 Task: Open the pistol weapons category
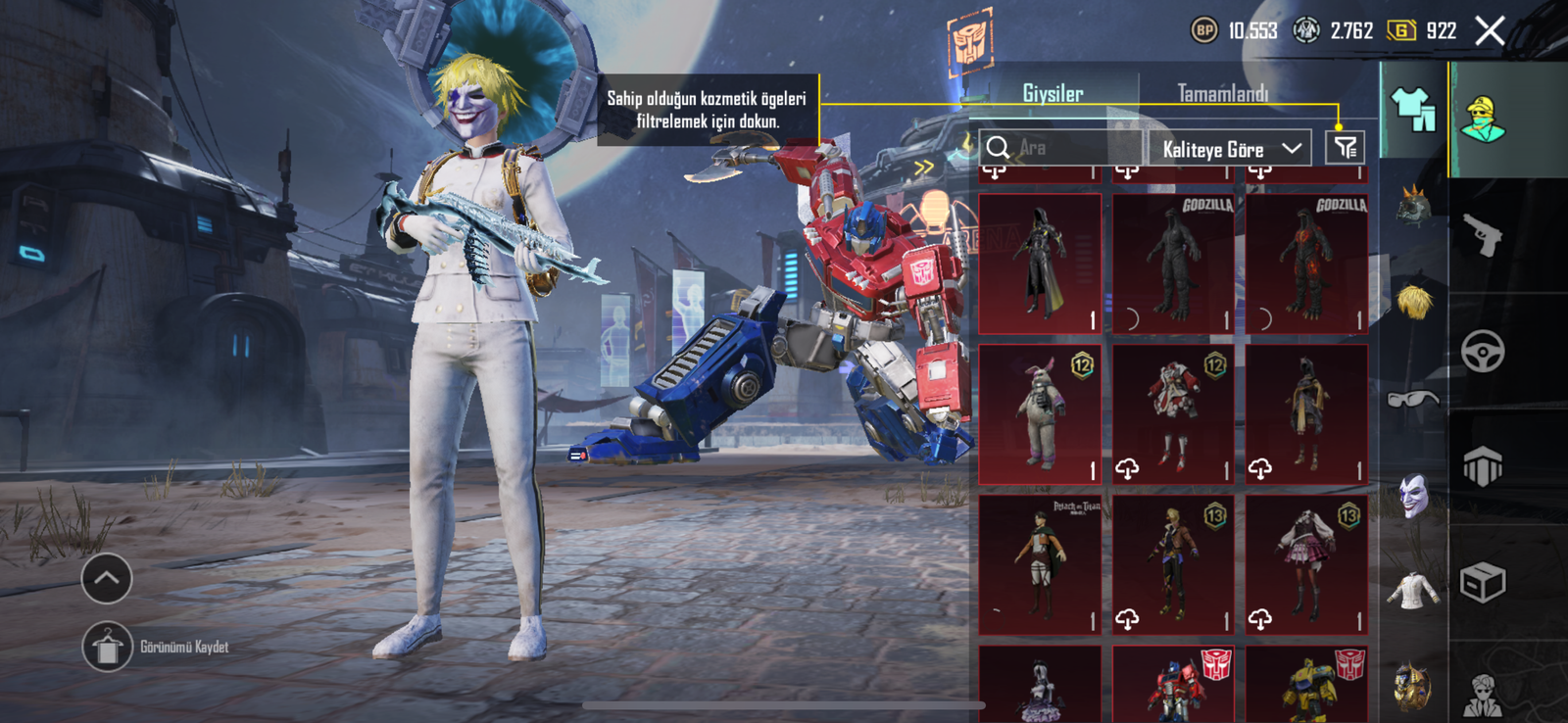point(1482,235)
